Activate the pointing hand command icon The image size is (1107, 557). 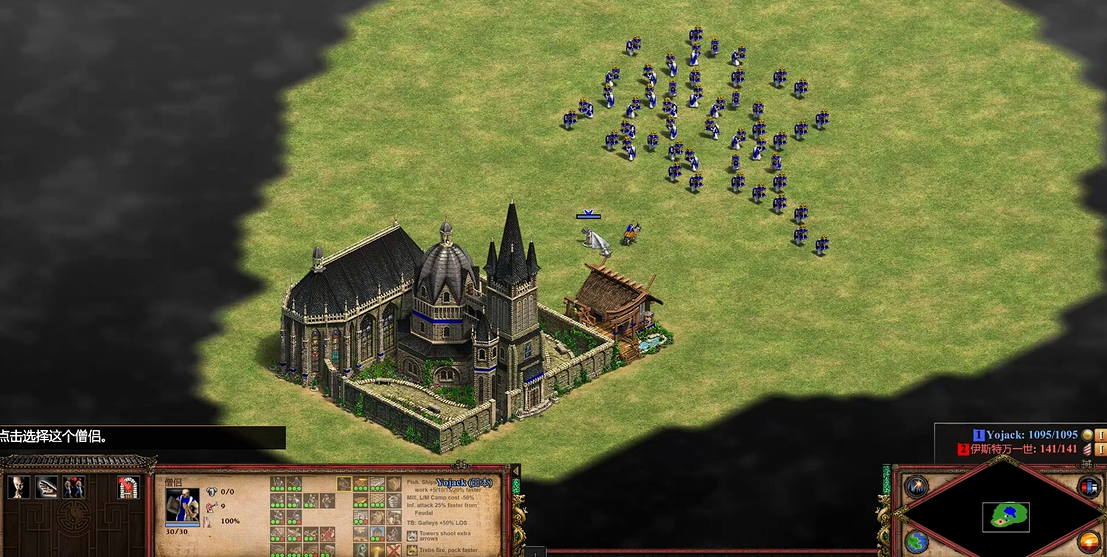tap(46, 487)
